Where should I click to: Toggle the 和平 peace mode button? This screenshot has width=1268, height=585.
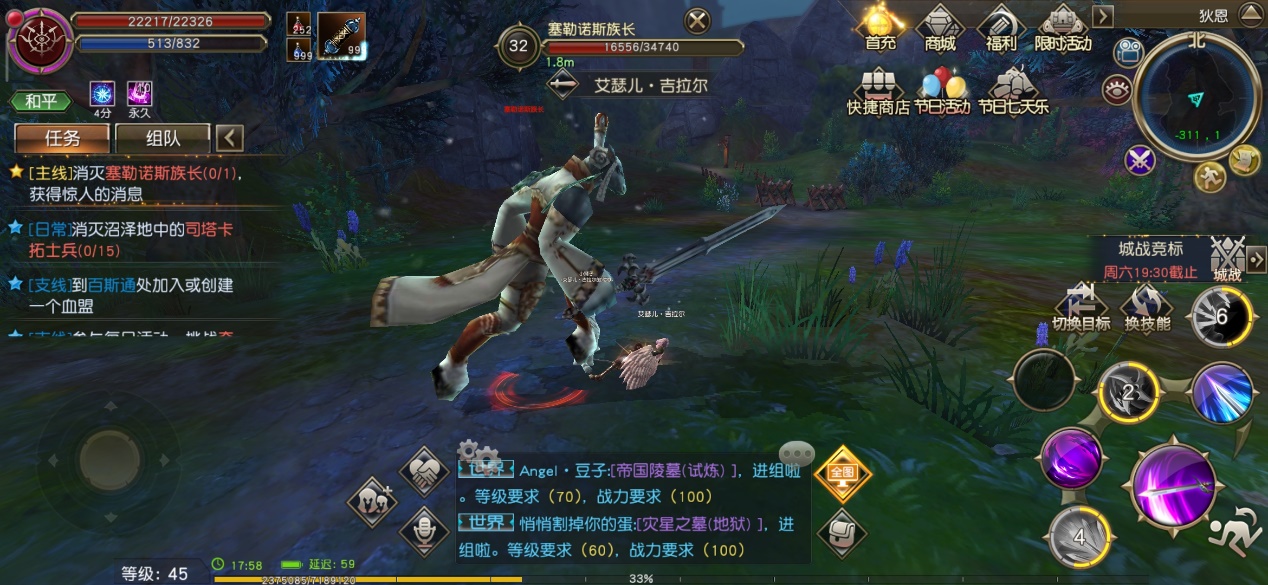[41, 101]
